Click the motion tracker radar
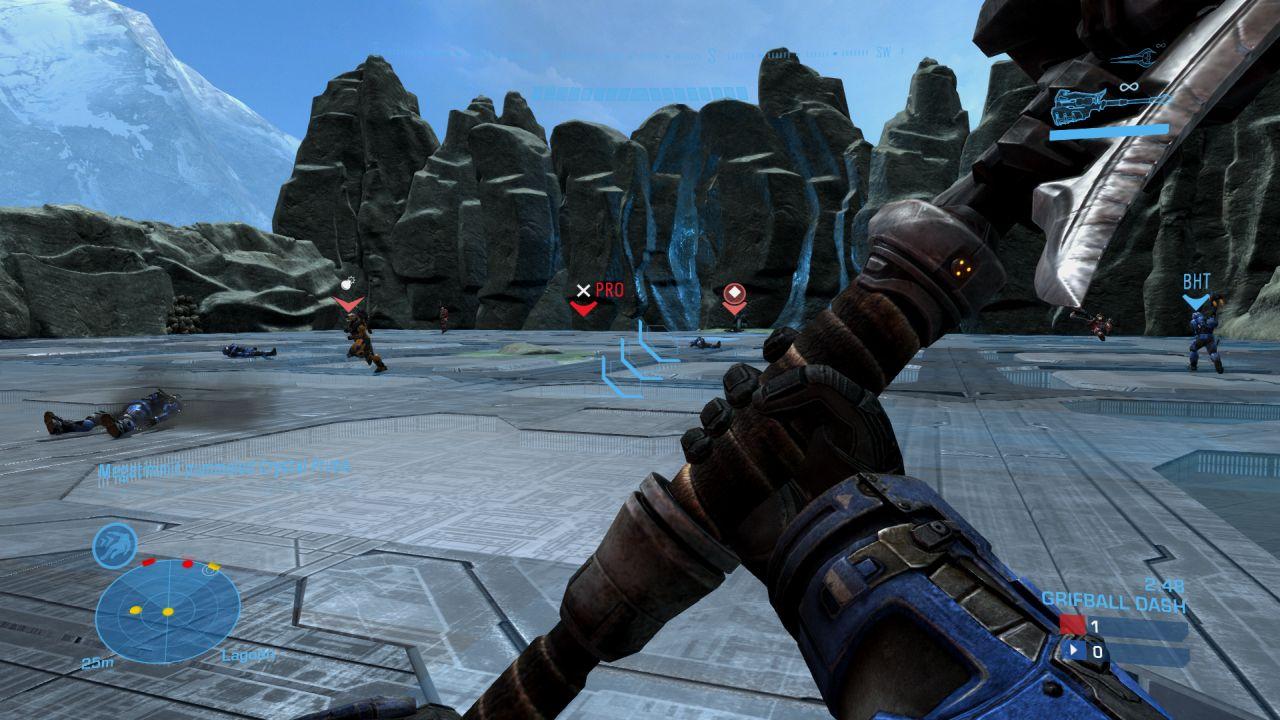Screen dimensions: 1280x720 [167, 611]
